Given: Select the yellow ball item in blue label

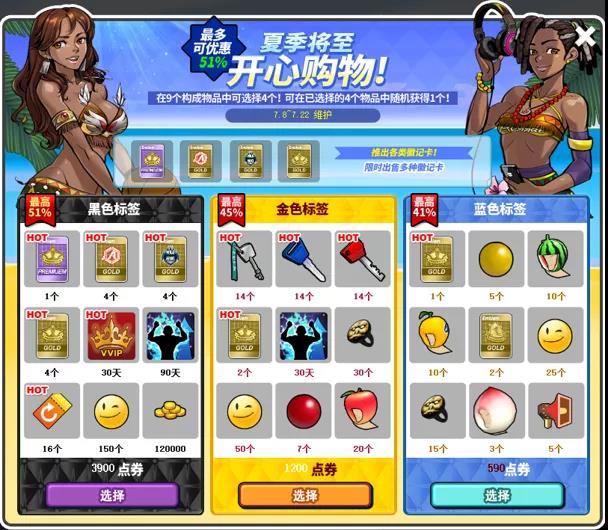Looking at the screenshot, I should 495,259.
